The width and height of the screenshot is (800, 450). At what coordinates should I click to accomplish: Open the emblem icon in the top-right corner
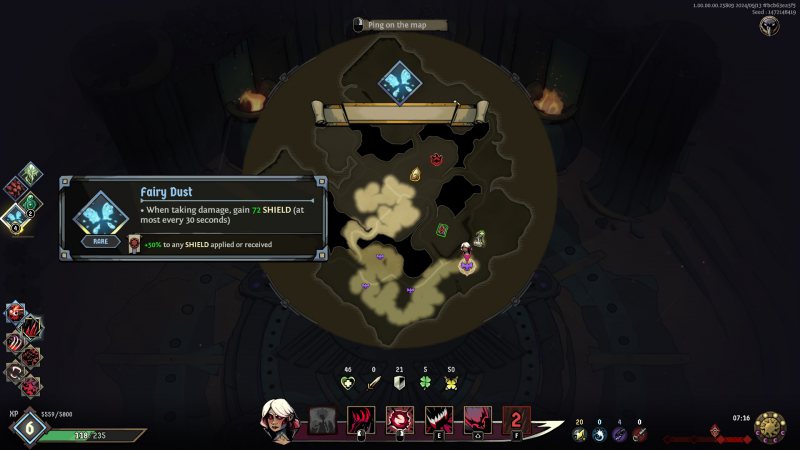[x=770, y=27]
